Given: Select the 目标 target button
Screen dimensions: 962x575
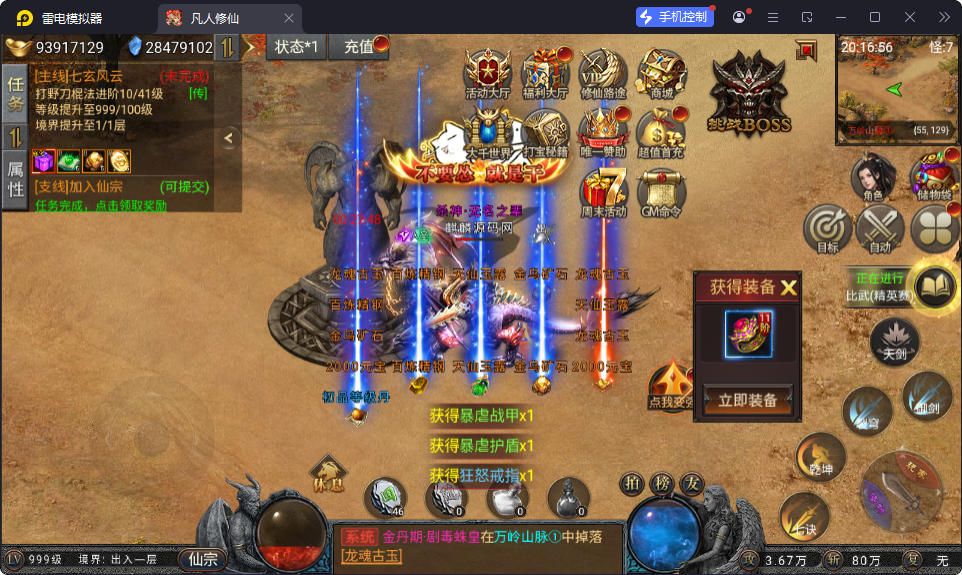Looking at the screenshot, I should (828, 229).
